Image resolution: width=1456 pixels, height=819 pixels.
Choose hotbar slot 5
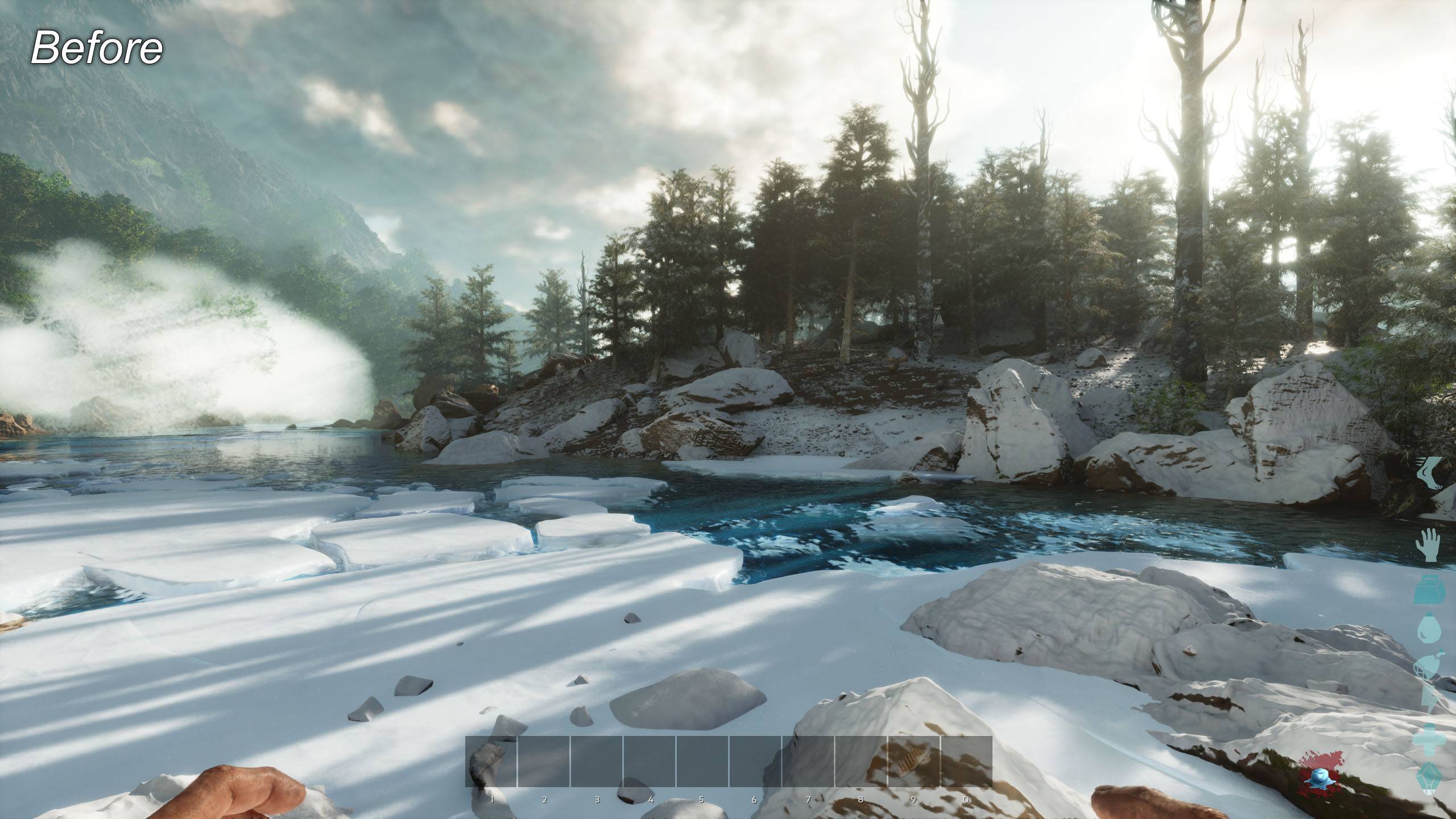click(x=702, y=762)
